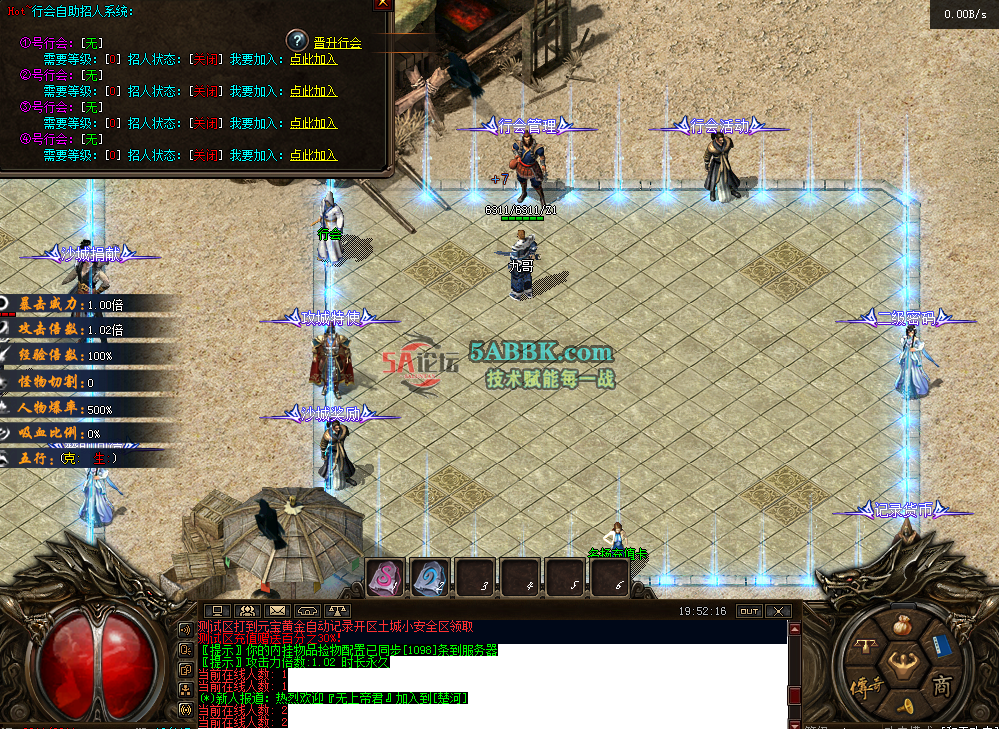The image size is (999, 729).
Task: Select the pink S rune in hotbar slot 1
Action: 385,577
